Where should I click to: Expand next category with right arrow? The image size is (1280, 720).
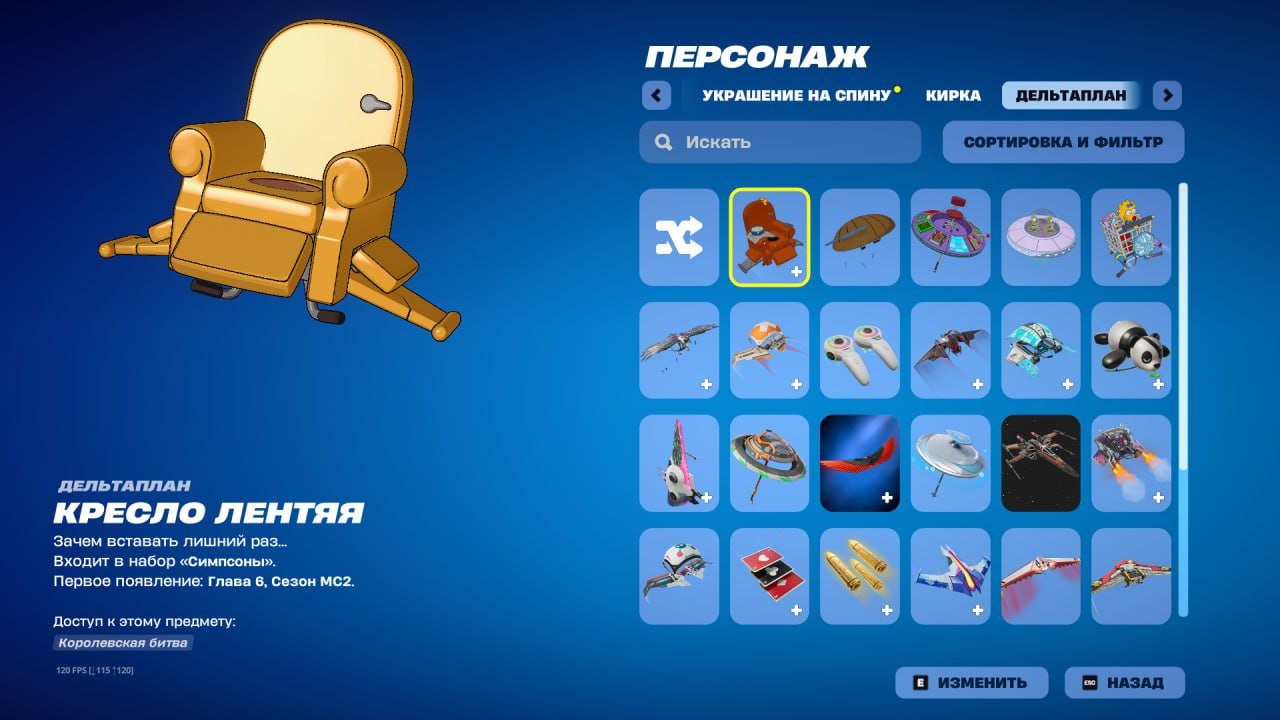point(1166,95)
